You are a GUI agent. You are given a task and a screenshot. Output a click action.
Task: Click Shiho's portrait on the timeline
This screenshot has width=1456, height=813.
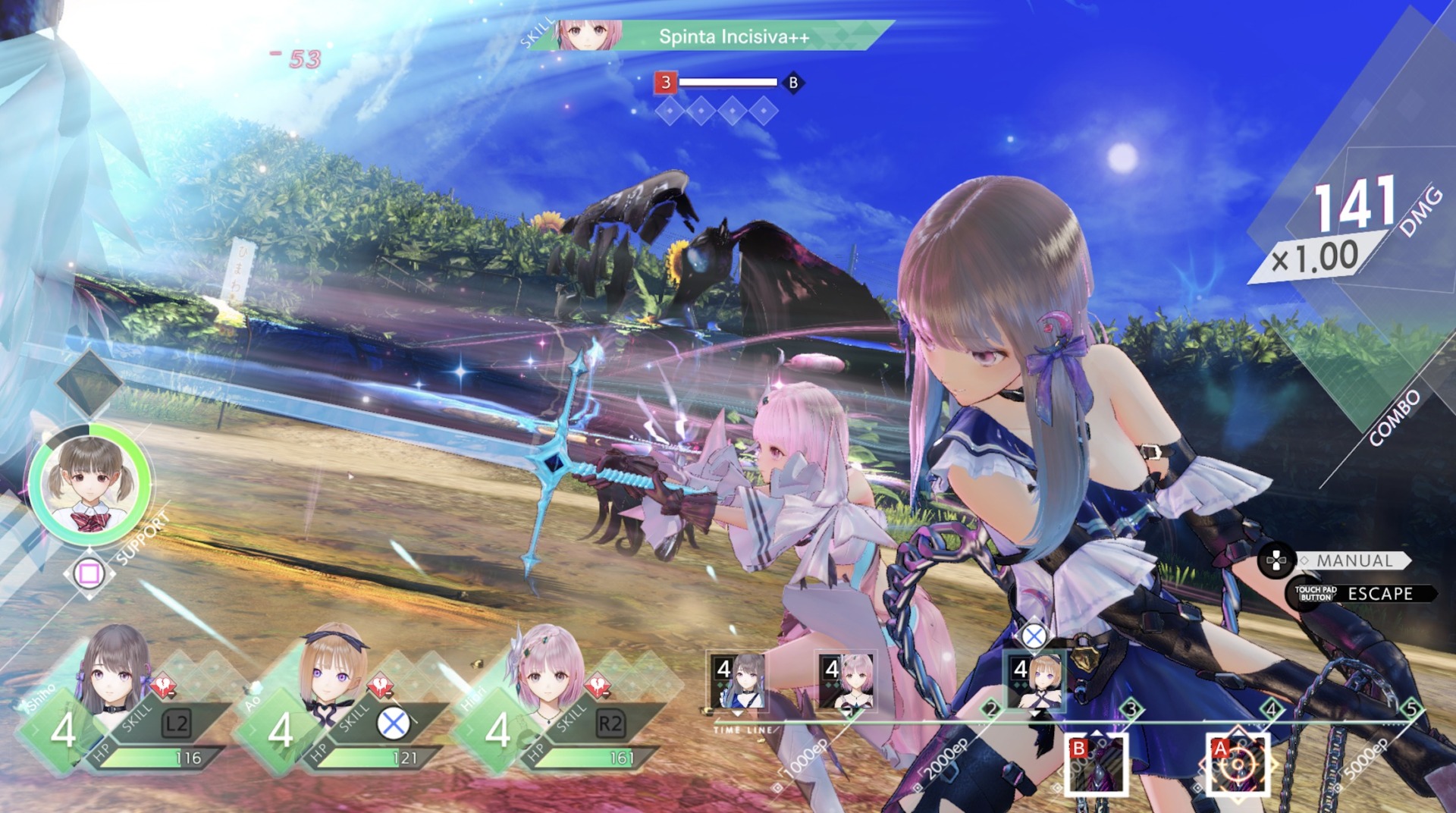(739, 681)
